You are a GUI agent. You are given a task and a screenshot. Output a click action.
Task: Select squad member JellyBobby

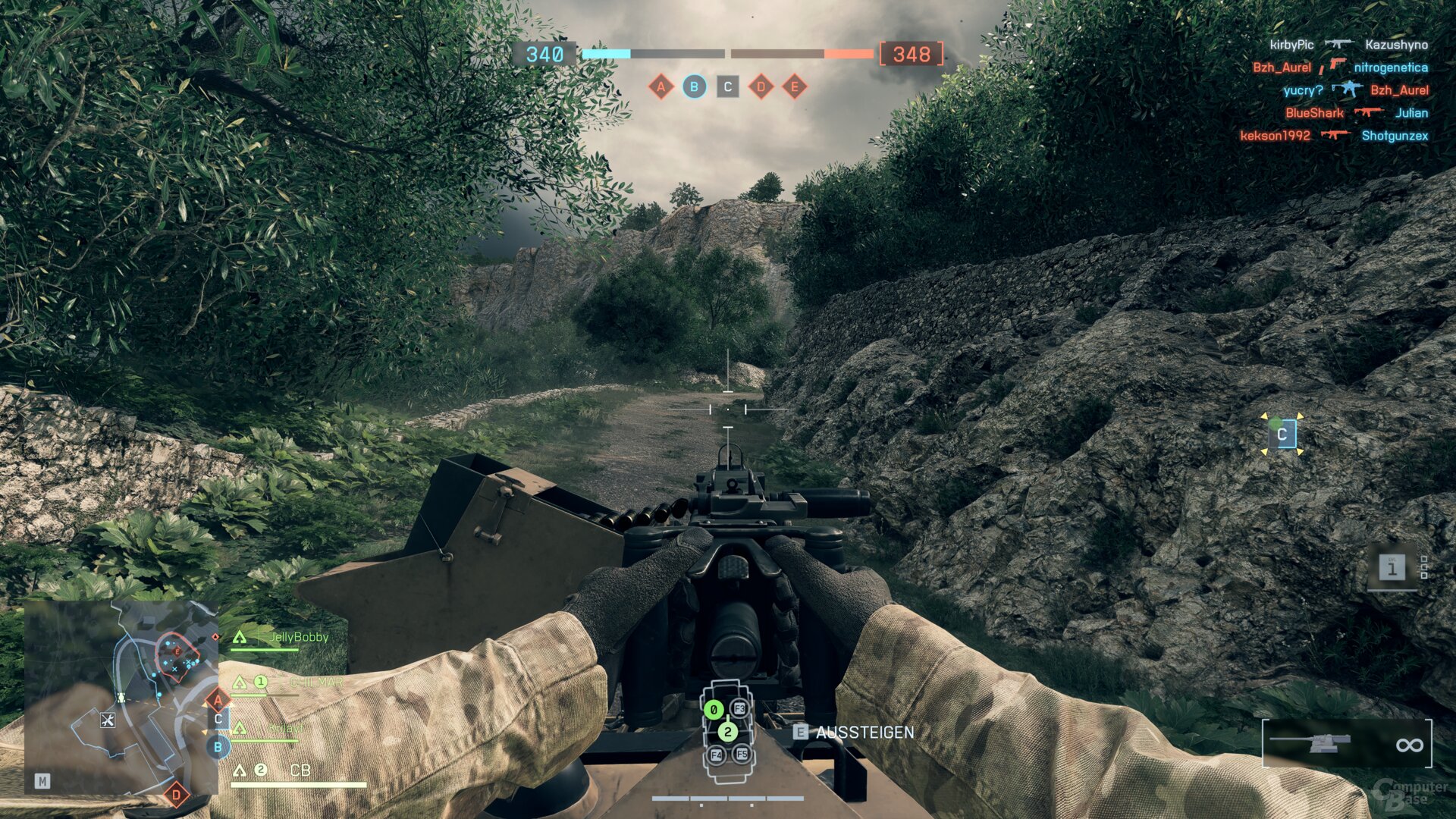point(299,637)
